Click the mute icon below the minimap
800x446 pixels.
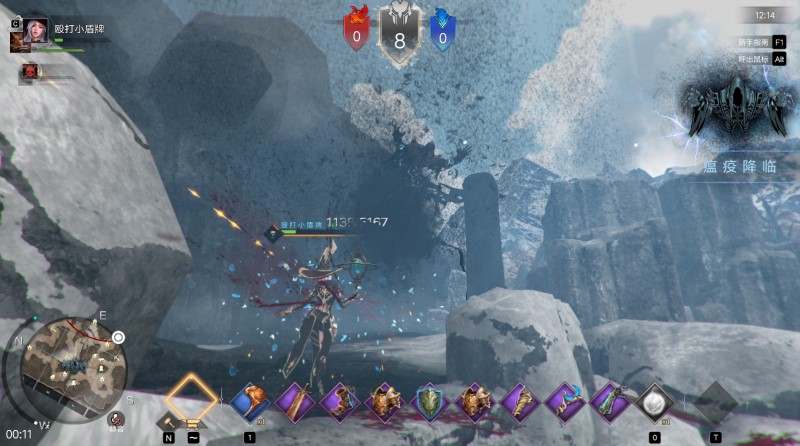117,420
